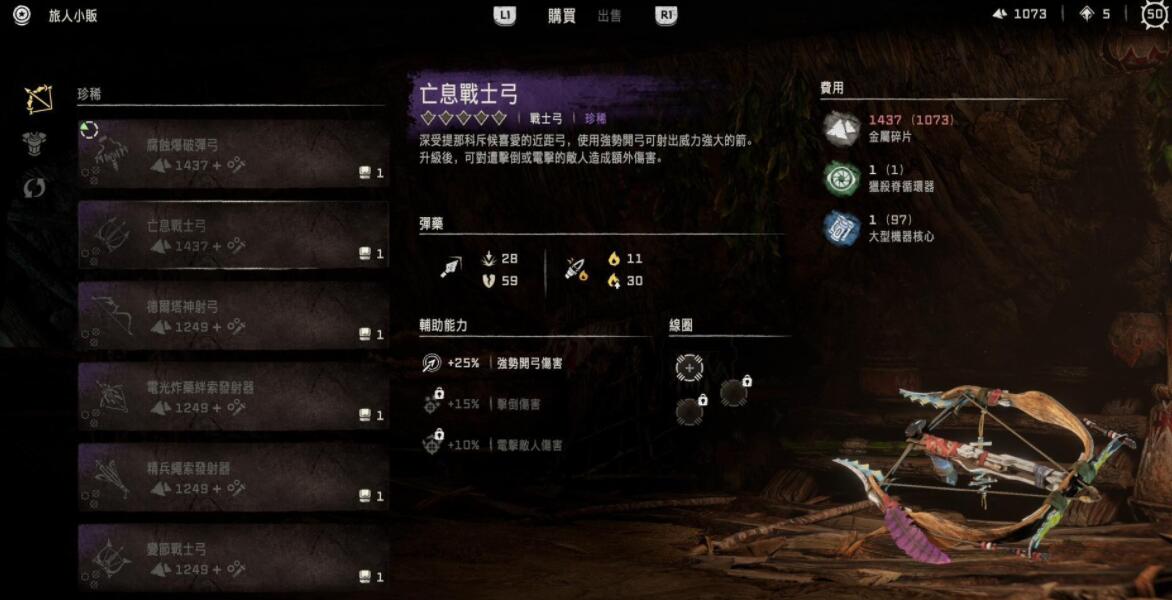Open the buyback category with circular arrows

(x=35, y=187)
